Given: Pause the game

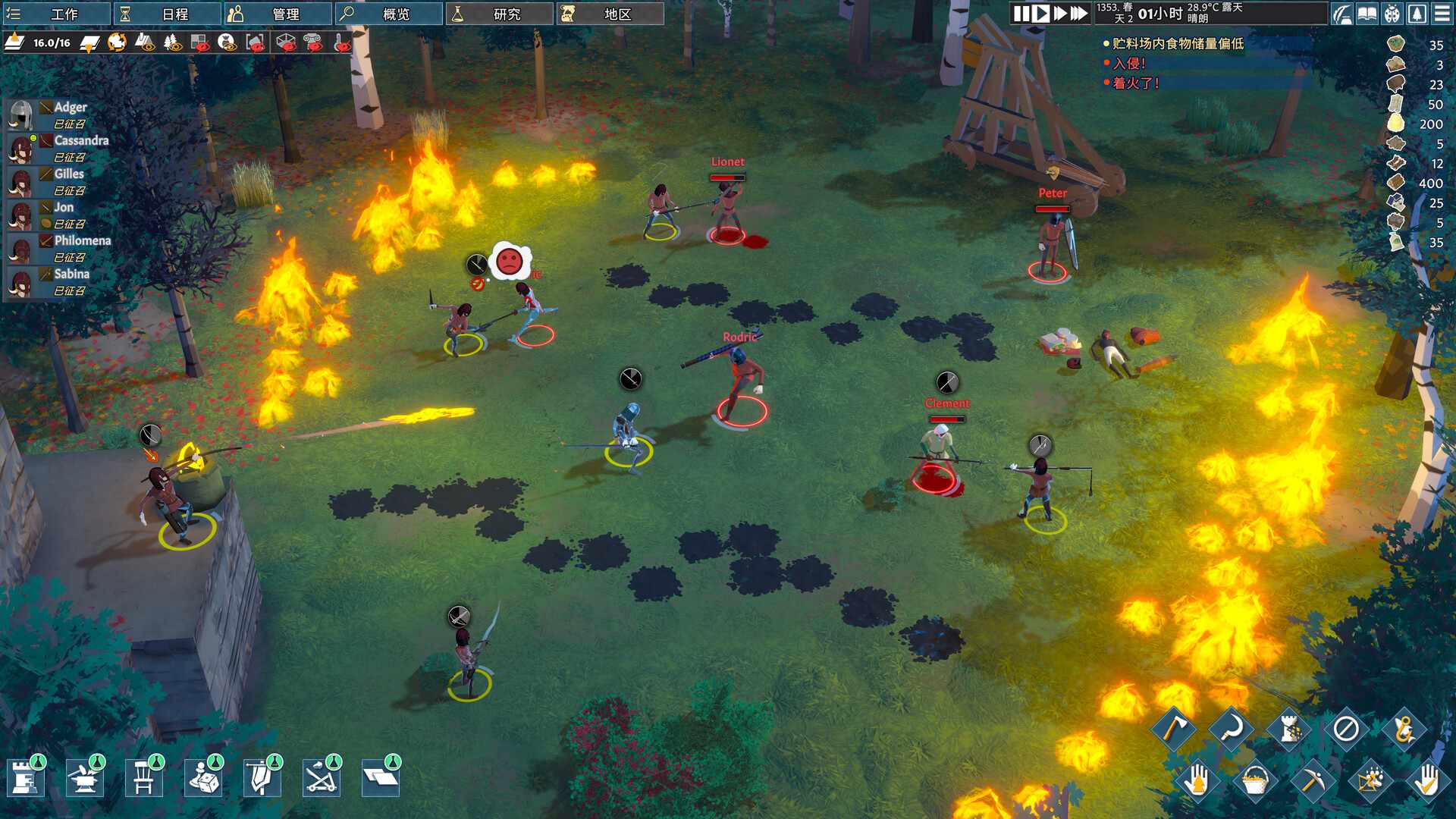Looking at the screenshot, I should pyautogui.click(x=1021, y=14).
